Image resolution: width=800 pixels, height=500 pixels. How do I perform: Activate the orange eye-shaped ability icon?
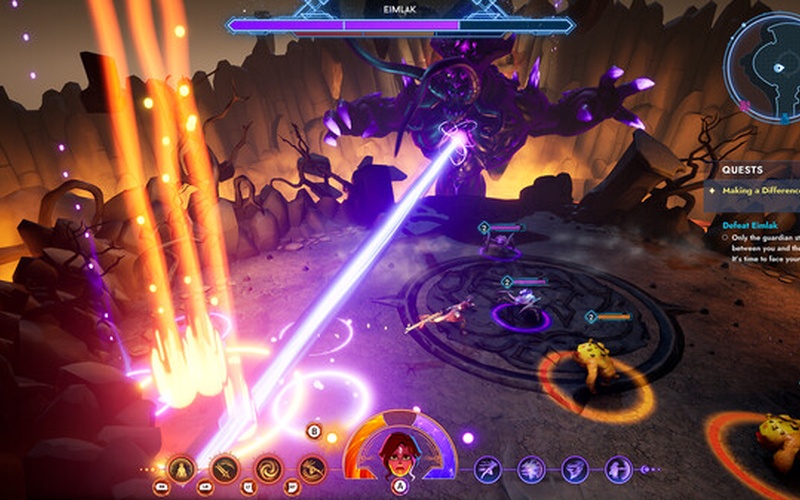(312, 467)
